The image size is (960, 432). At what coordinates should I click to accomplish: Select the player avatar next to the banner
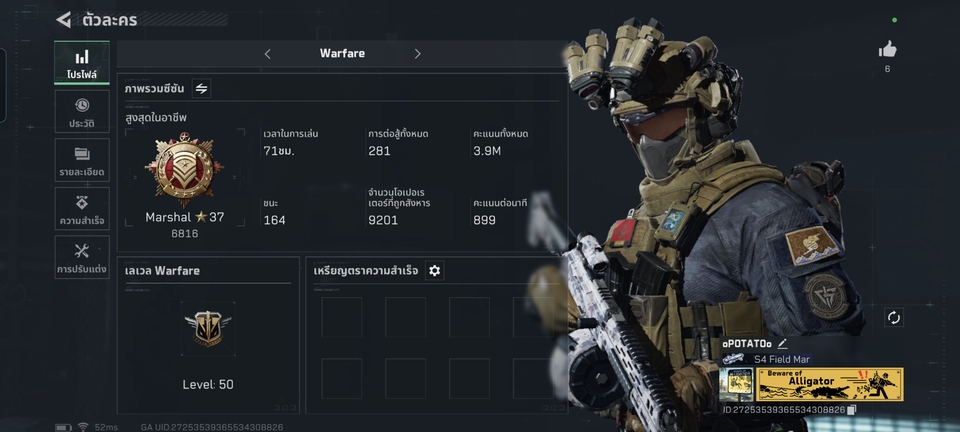click(736, 385)
